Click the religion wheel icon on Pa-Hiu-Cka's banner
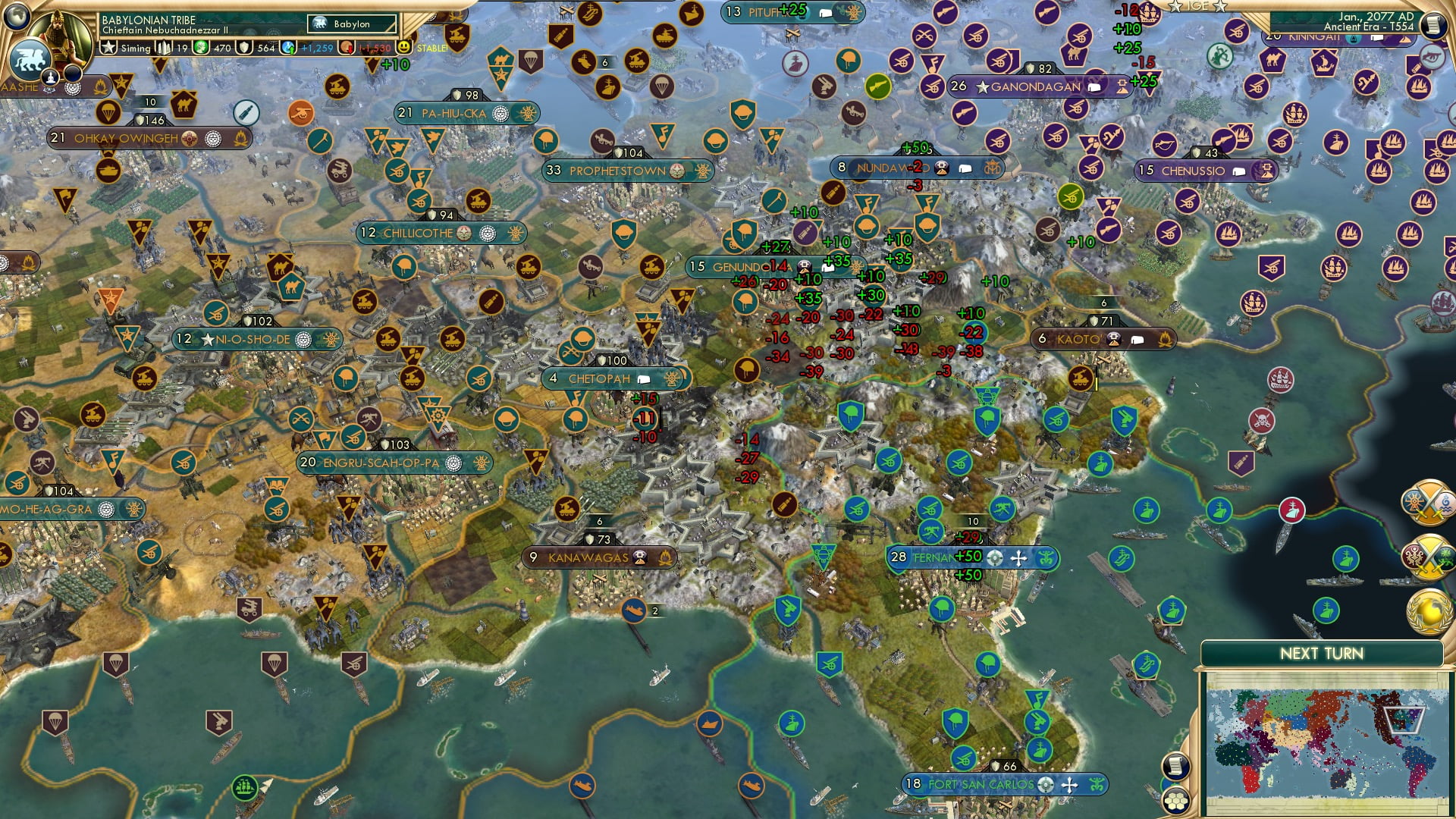The image size is (1456, 819). [x=500, y=115]
